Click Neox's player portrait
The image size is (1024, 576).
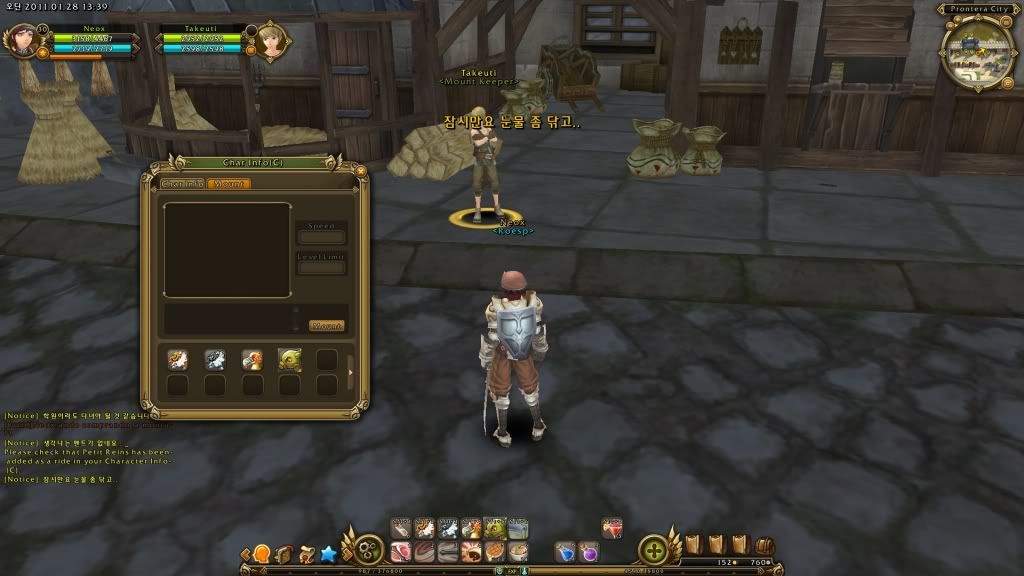coord(21,41)
